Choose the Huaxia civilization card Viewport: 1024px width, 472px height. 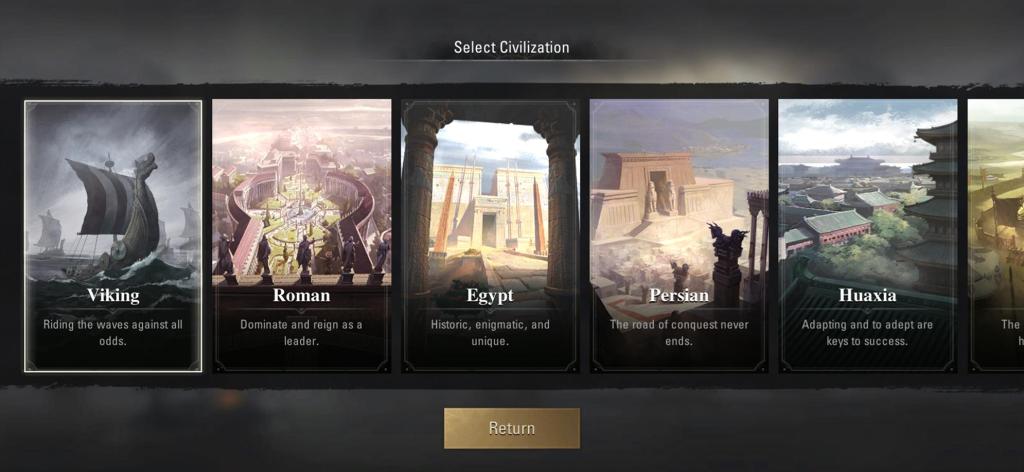(868, 235)
